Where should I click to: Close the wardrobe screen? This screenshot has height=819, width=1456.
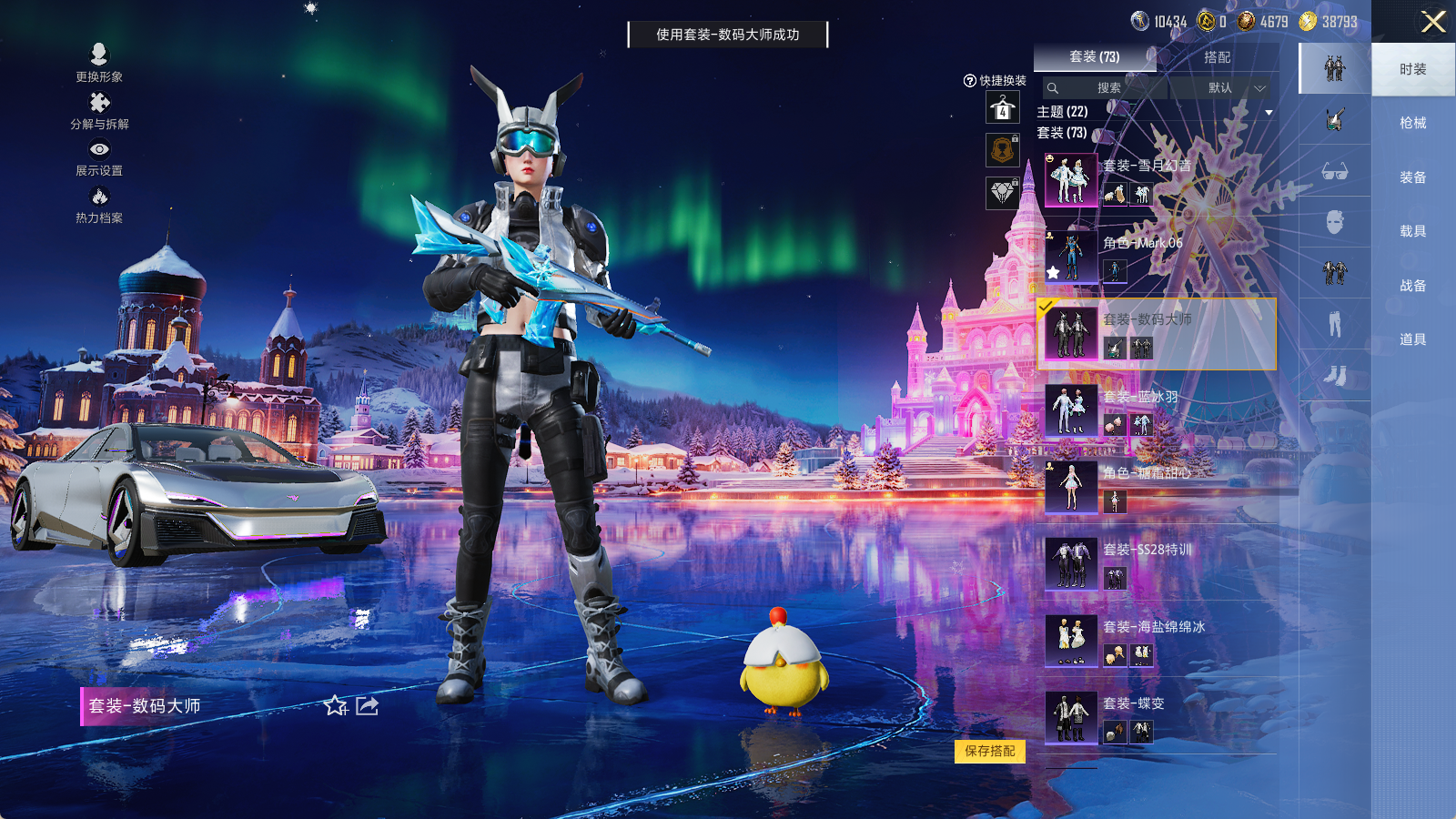[x=1432, y=22]
